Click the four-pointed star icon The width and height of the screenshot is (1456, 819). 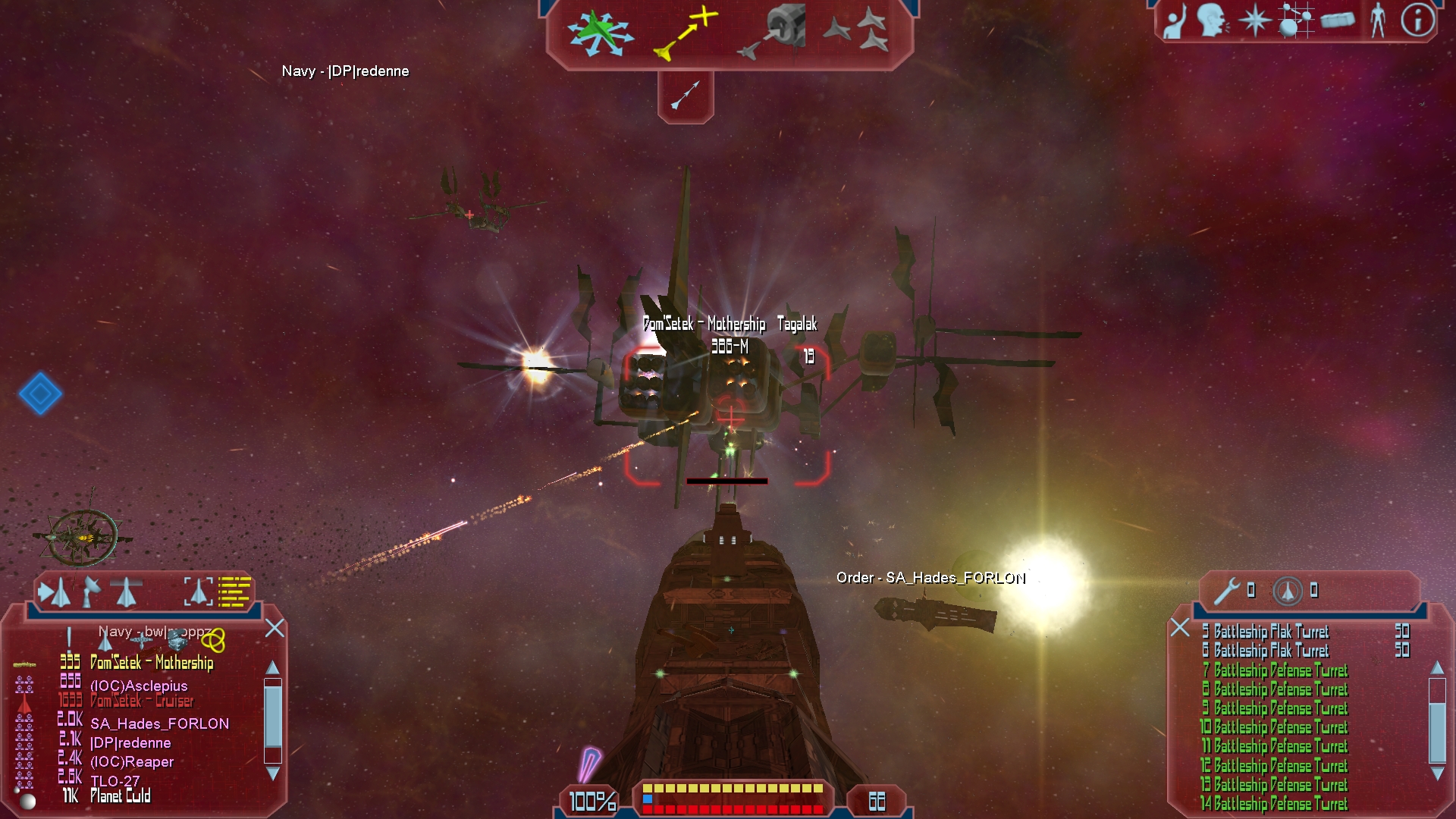tap(1254, 20)
